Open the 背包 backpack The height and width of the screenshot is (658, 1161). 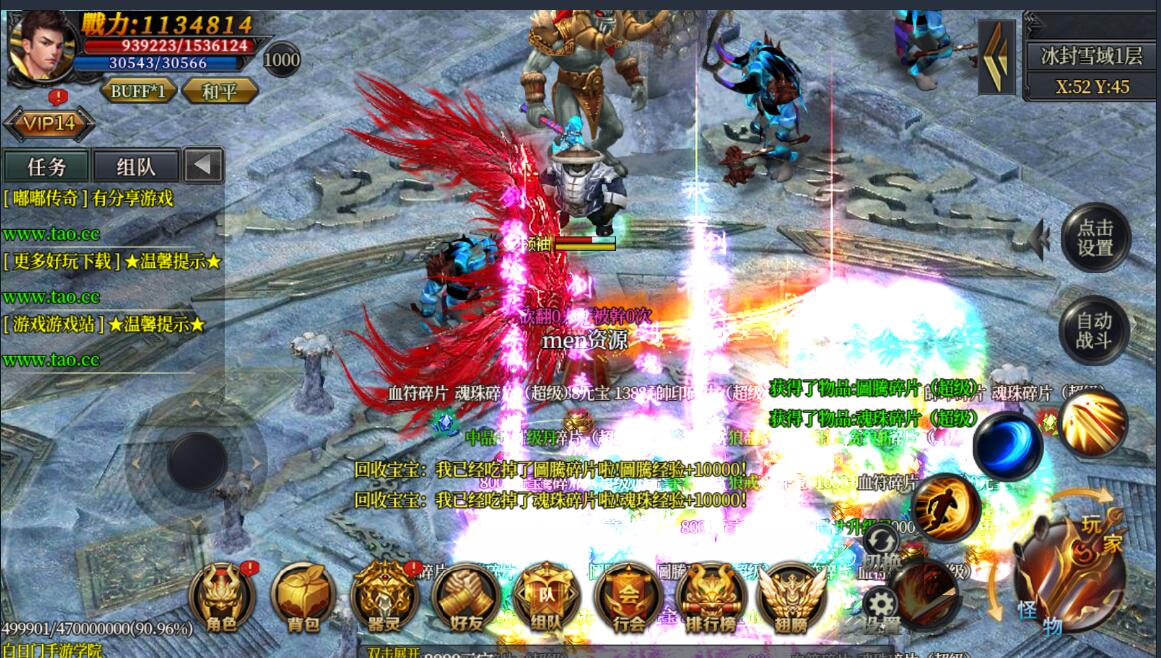(x=302, y=599)
